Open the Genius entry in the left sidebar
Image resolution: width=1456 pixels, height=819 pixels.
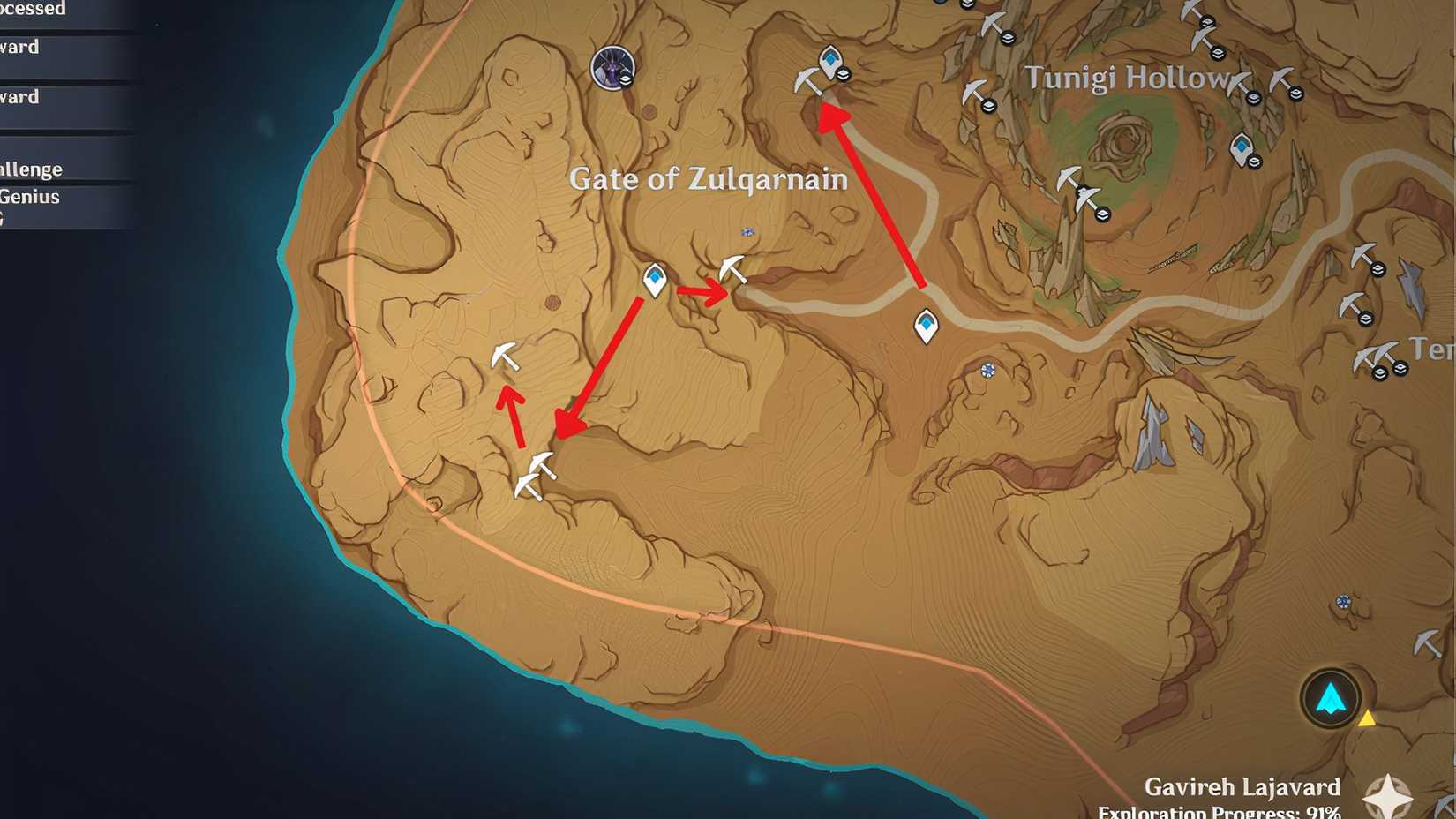click(31, 197)
